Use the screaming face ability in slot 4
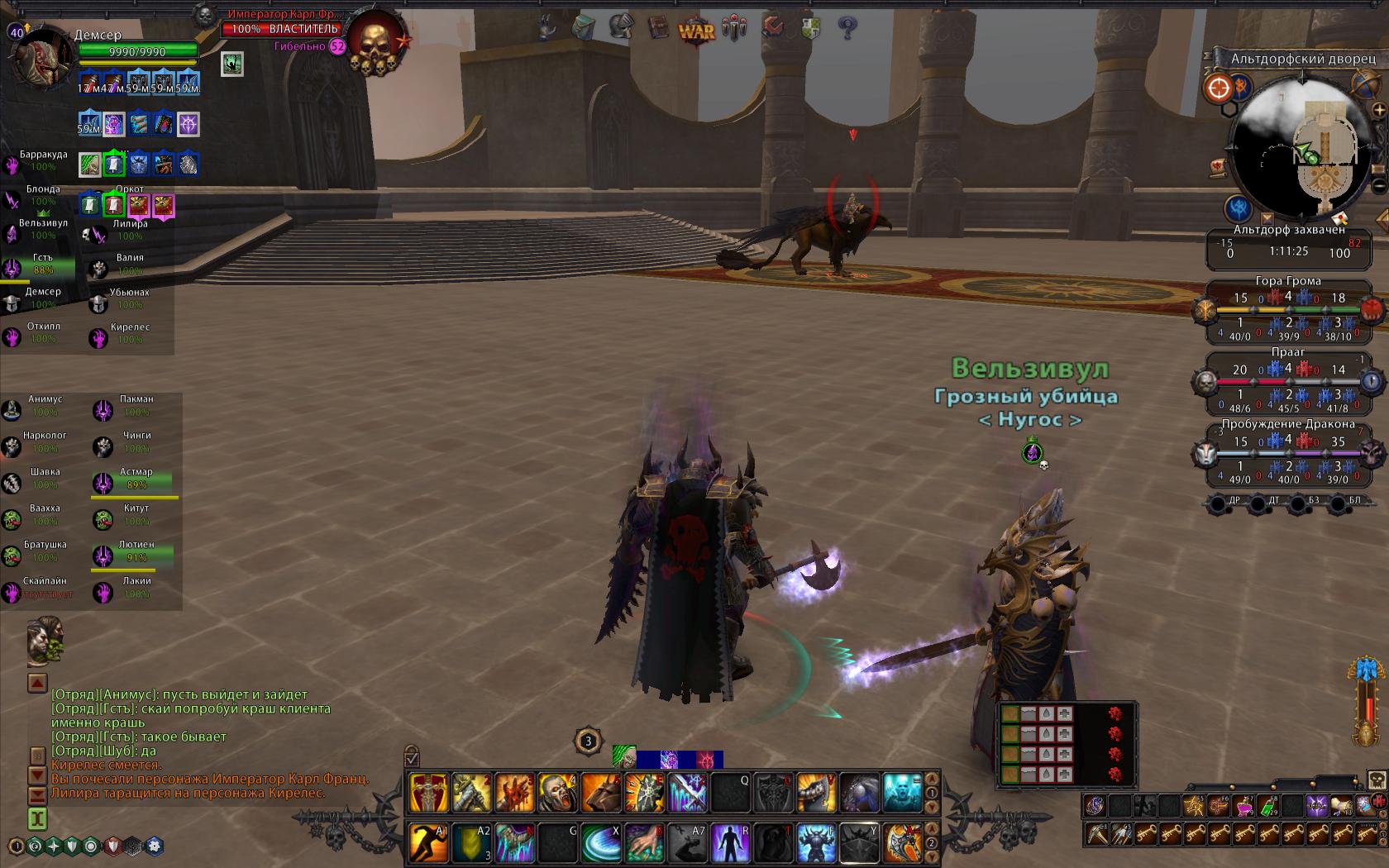Screen dimensions: 1389x868 (x=558, y=794)
